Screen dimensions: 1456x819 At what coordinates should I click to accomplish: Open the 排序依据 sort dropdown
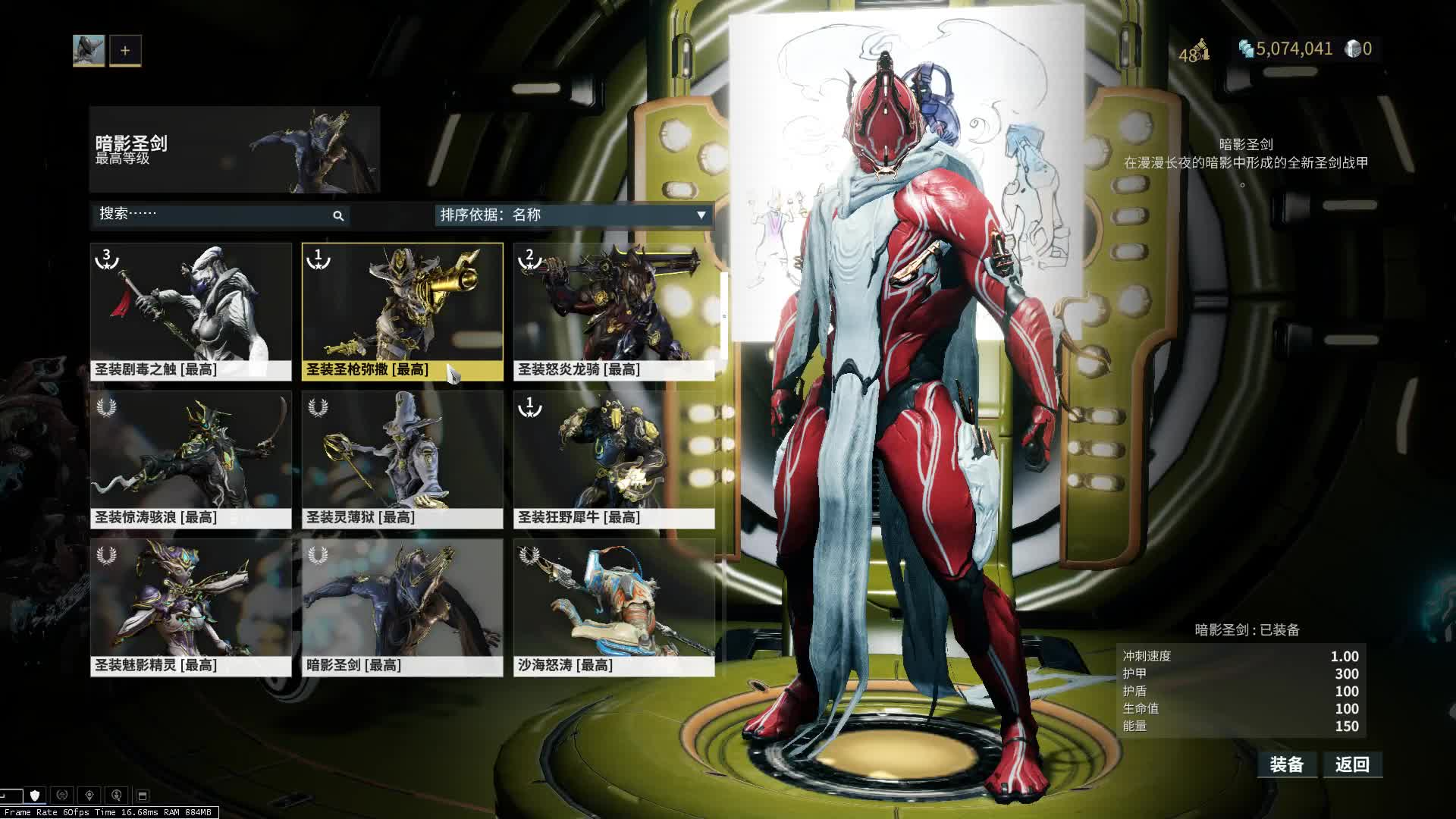(x=573, y=215)
